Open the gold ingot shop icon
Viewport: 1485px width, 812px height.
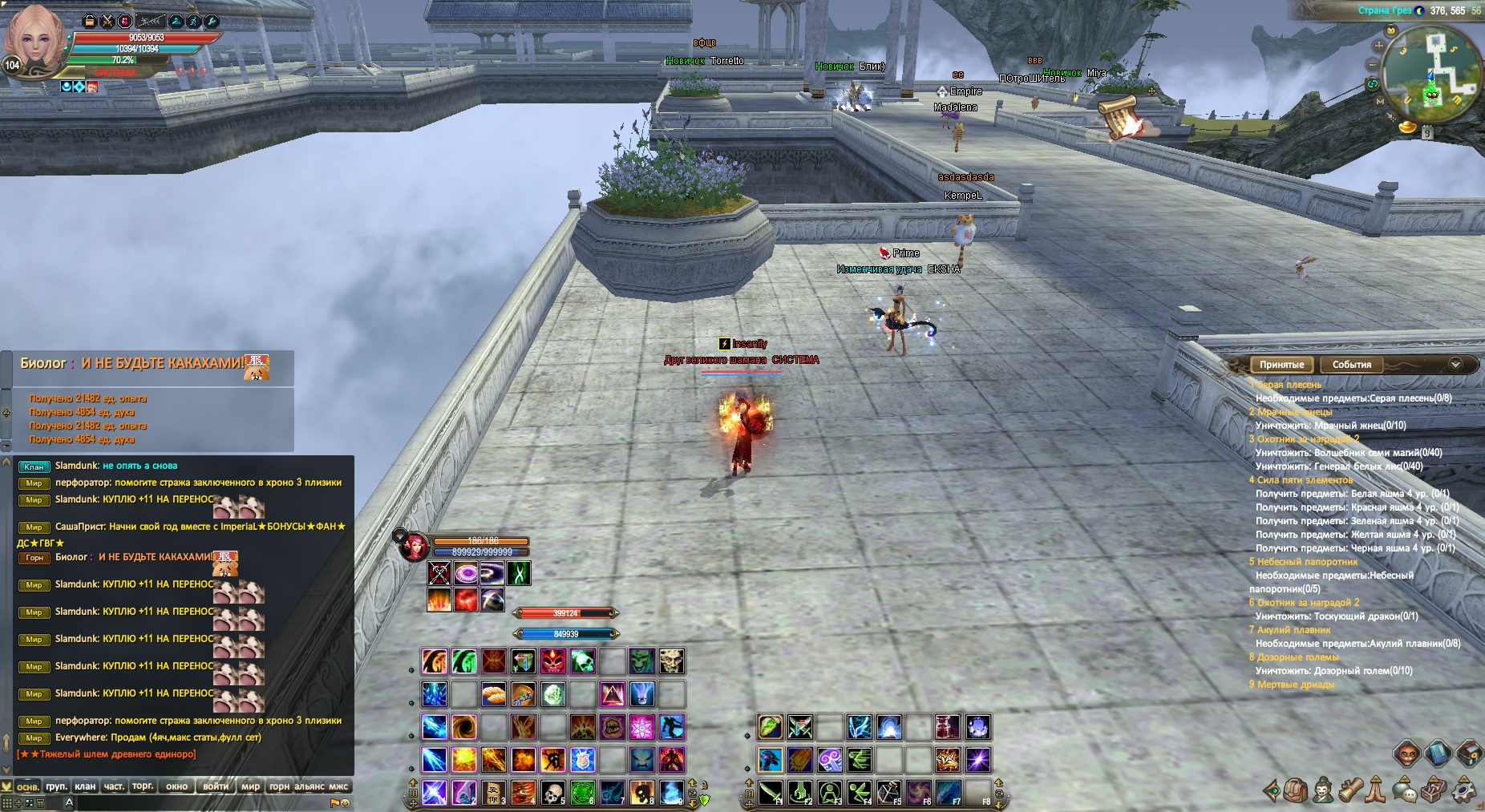tap(1407, 127)
